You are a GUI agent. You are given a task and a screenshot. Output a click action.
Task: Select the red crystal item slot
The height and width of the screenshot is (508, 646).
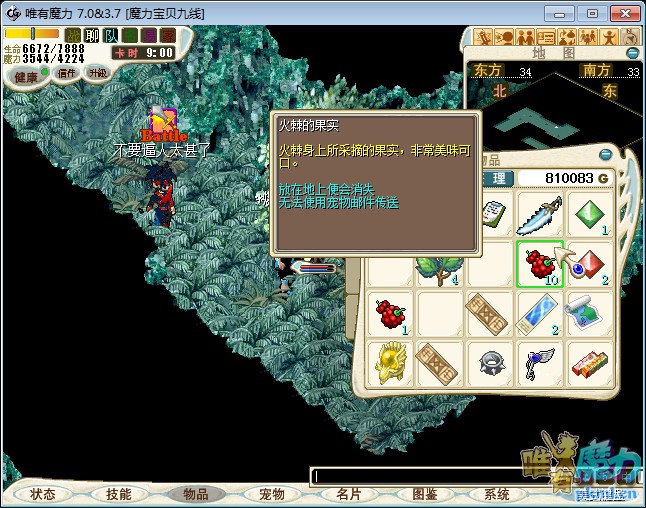(x=591, y=264)
